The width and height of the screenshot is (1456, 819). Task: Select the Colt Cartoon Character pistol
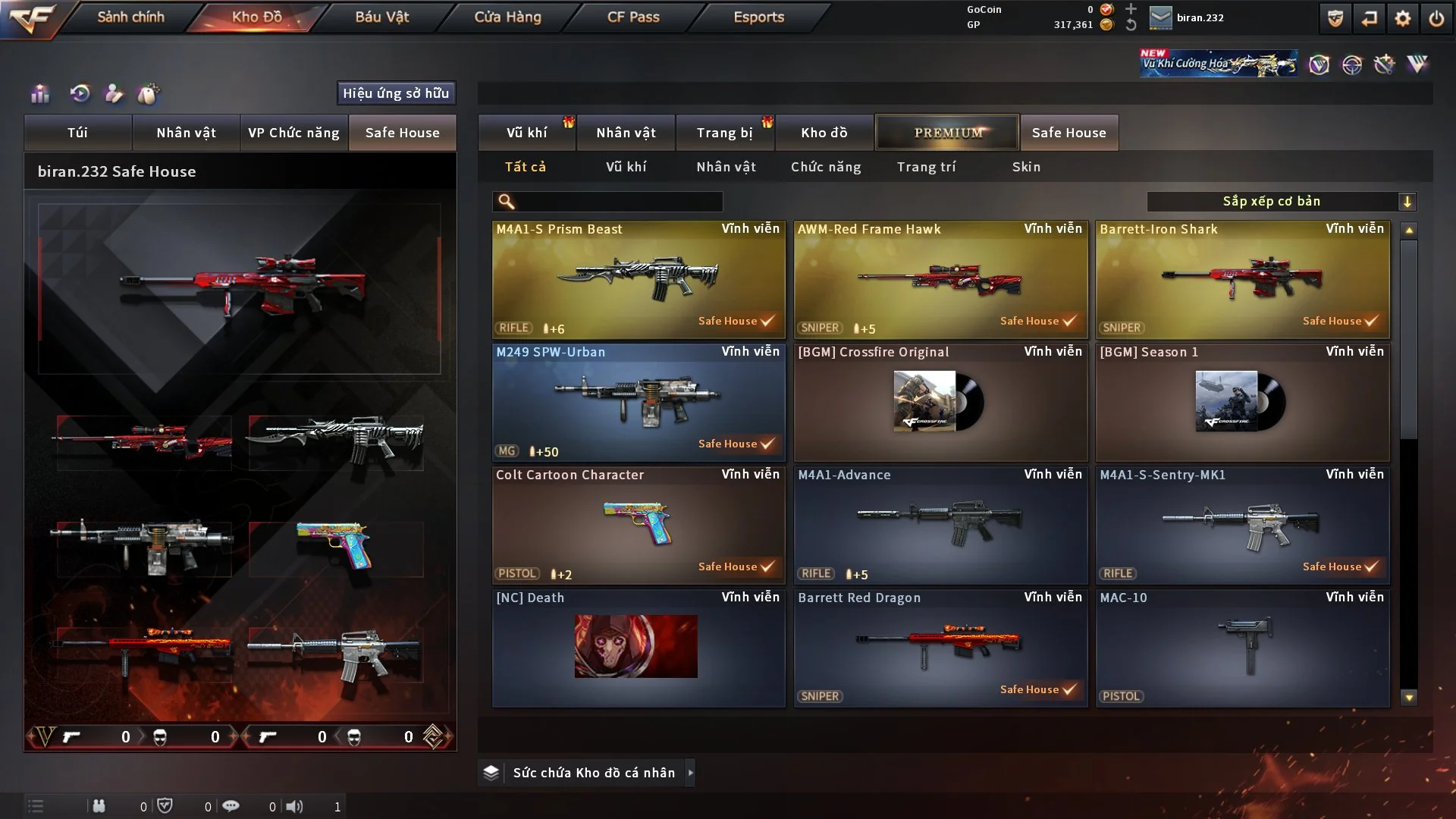(x=639, y=525)
